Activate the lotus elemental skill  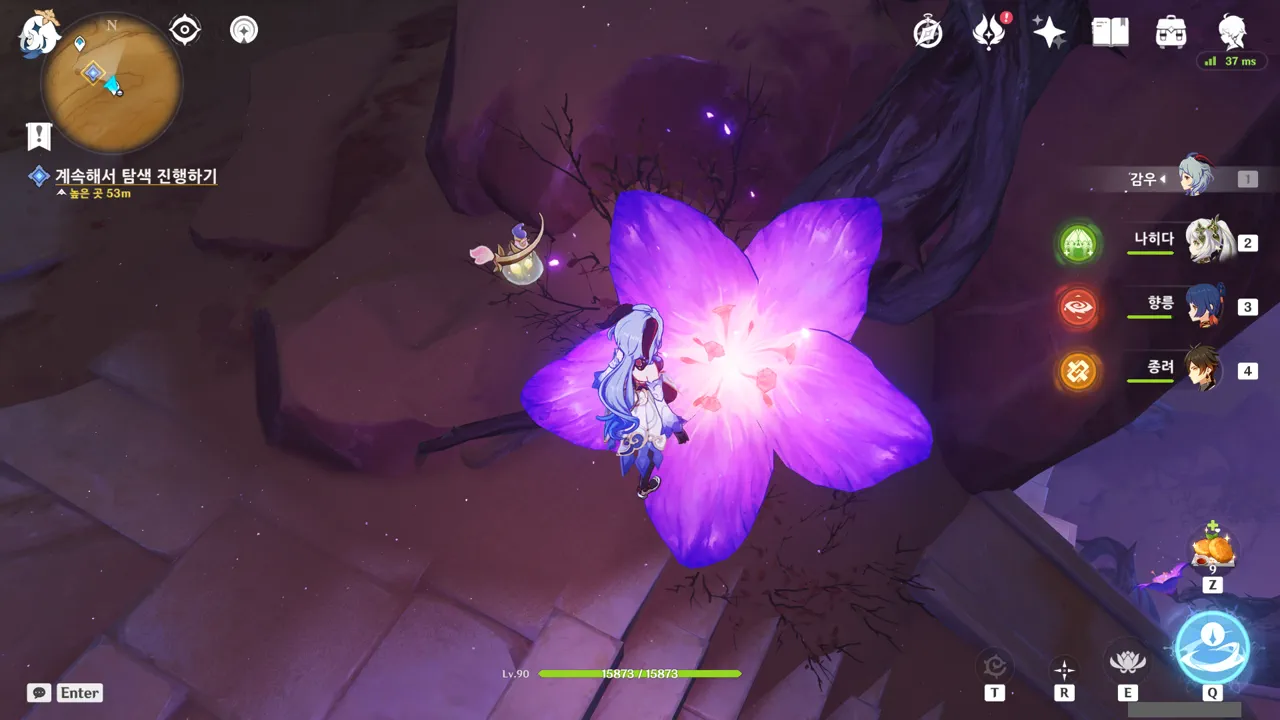coord(1127,662)
